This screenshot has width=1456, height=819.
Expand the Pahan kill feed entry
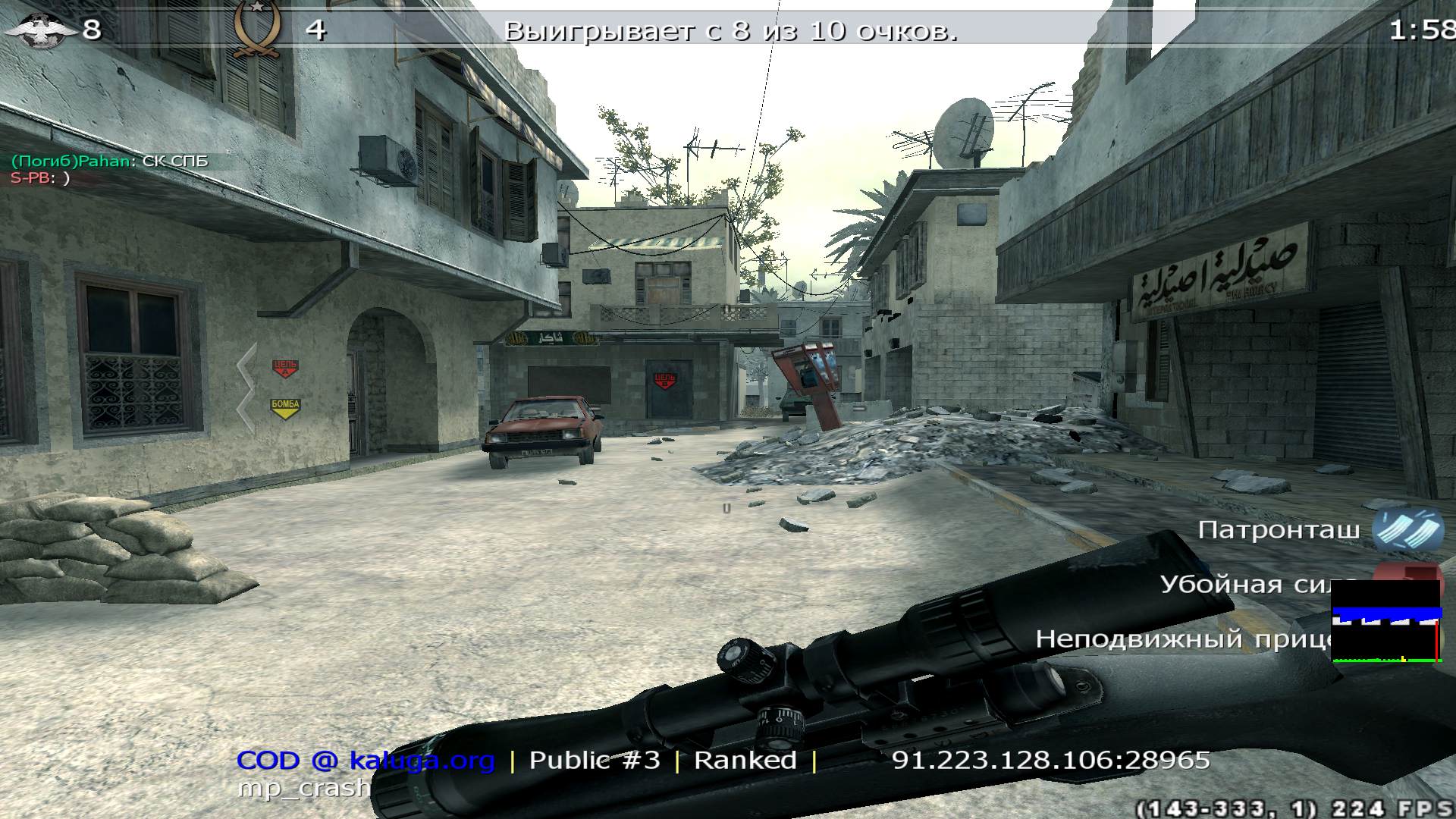(x=110, y=161)
